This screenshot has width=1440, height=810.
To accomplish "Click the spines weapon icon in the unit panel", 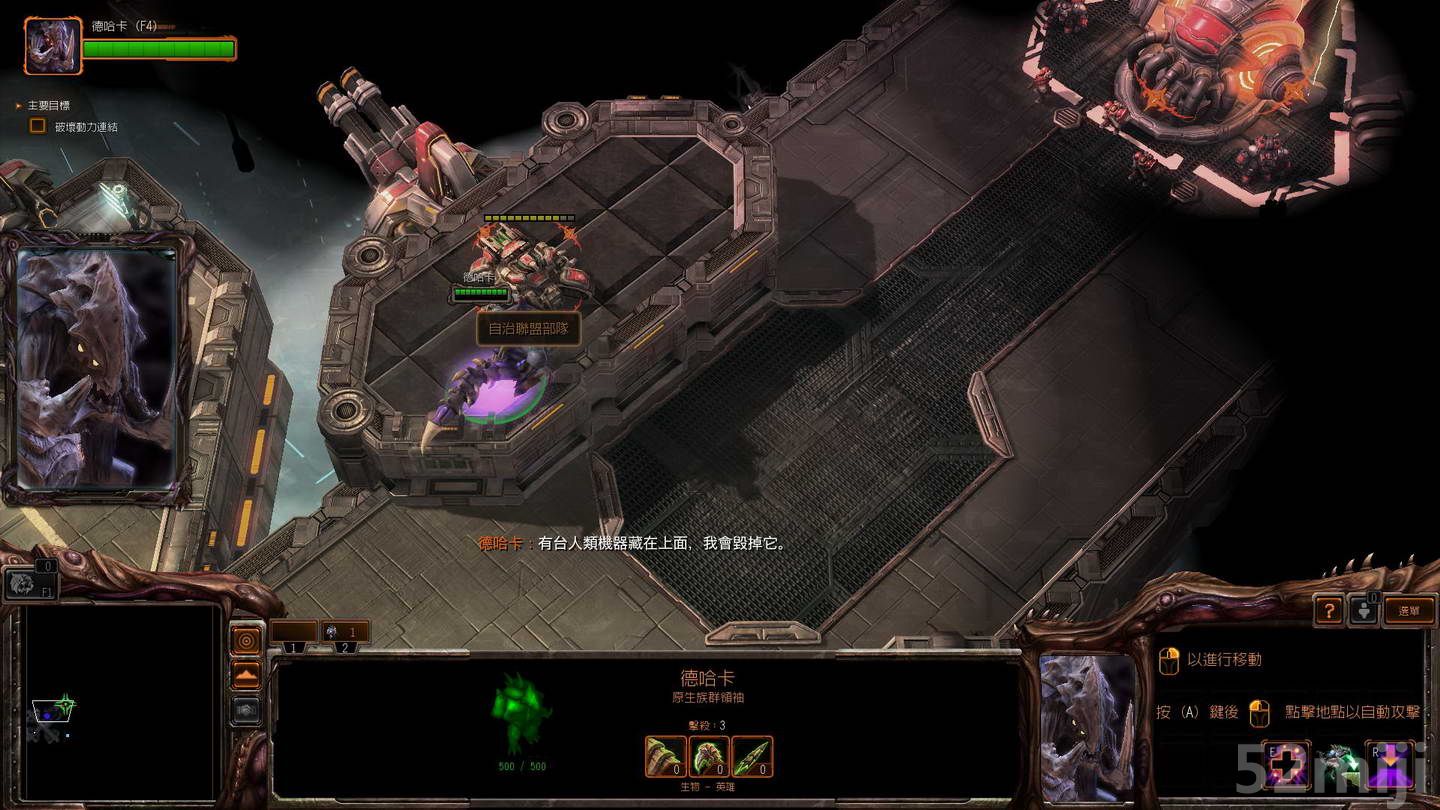I will 752,756.
